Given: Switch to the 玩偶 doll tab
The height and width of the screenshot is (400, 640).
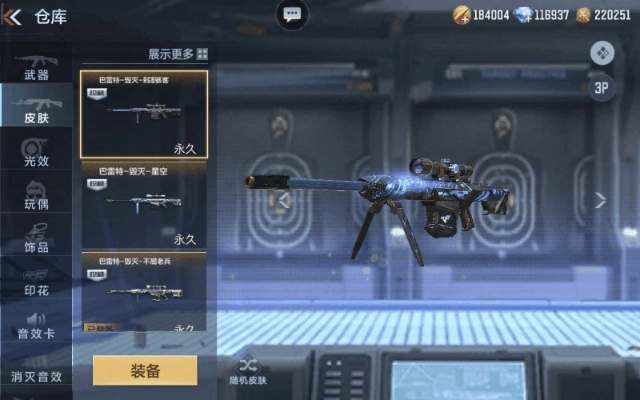Looking at the screenshot, I should coord(36,194).
